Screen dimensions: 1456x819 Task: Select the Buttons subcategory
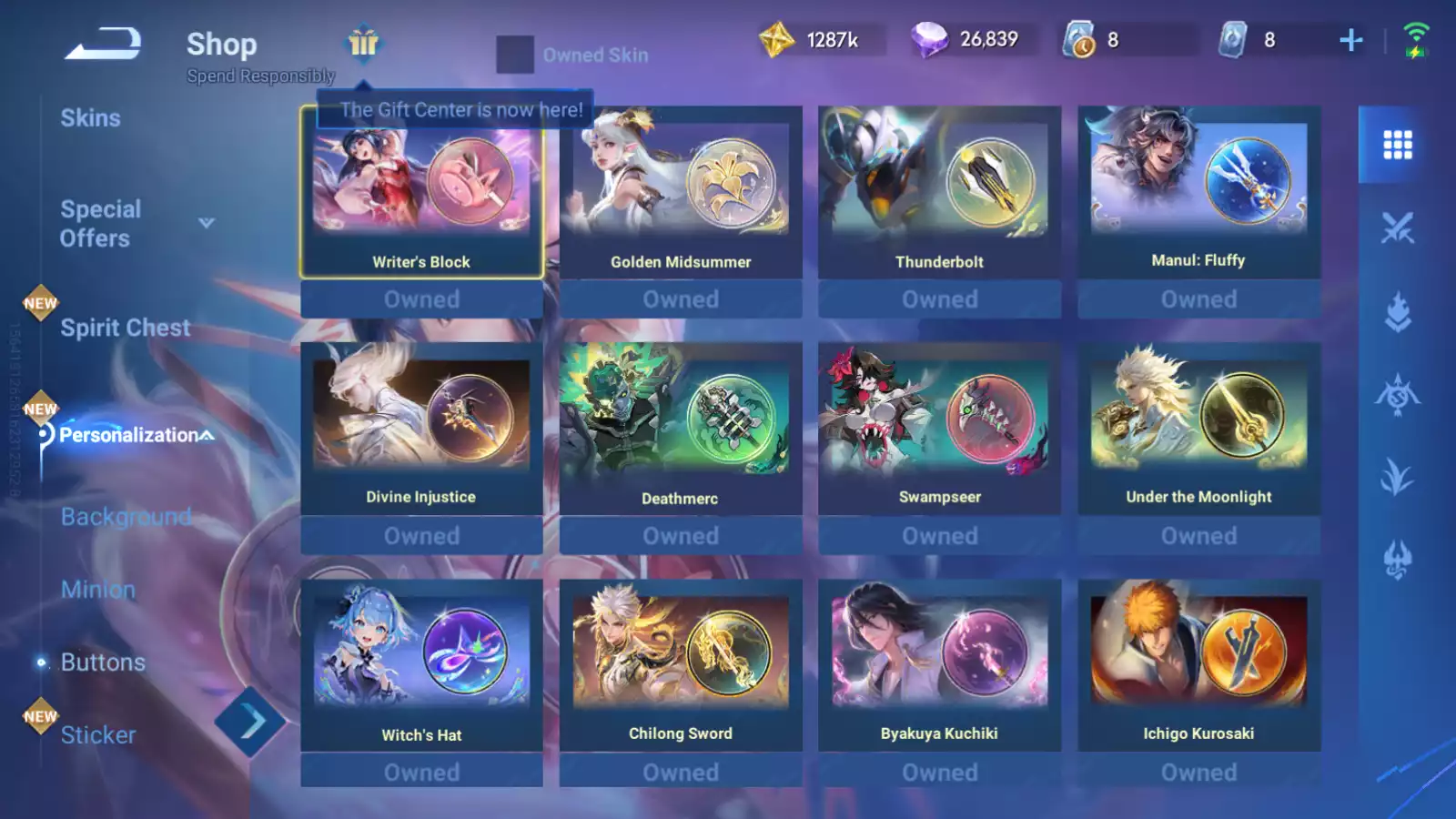[x=102, y=662]
